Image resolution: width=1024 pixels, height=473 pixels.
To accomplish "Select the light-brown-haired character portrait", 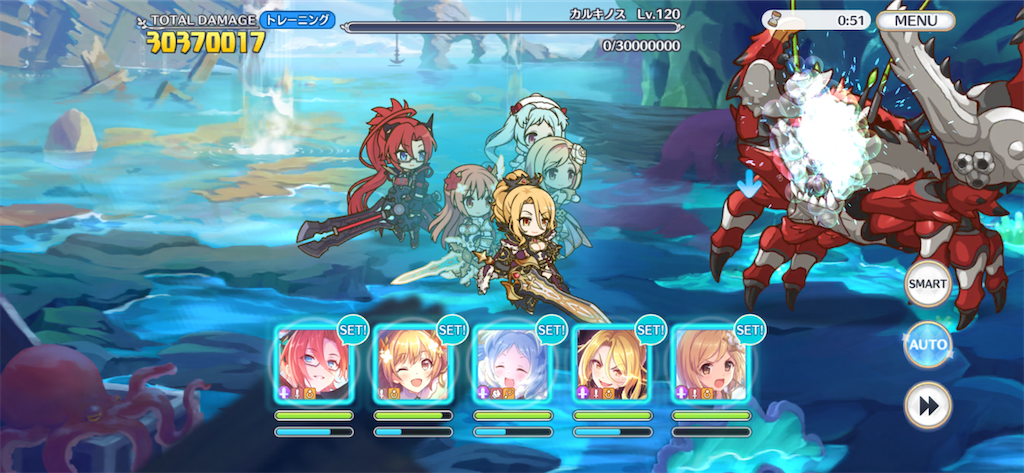I will (x=708, y=364).
